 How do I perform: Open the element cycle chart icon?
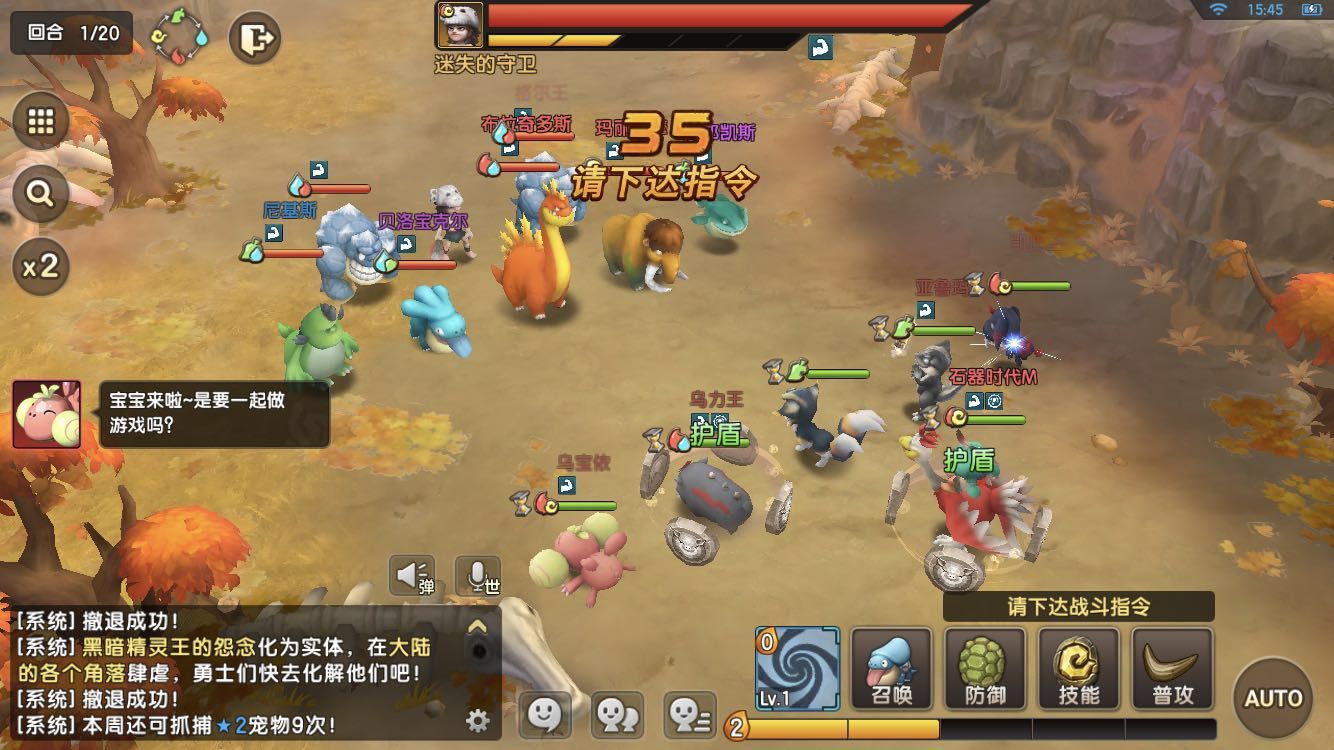[179, 39]
